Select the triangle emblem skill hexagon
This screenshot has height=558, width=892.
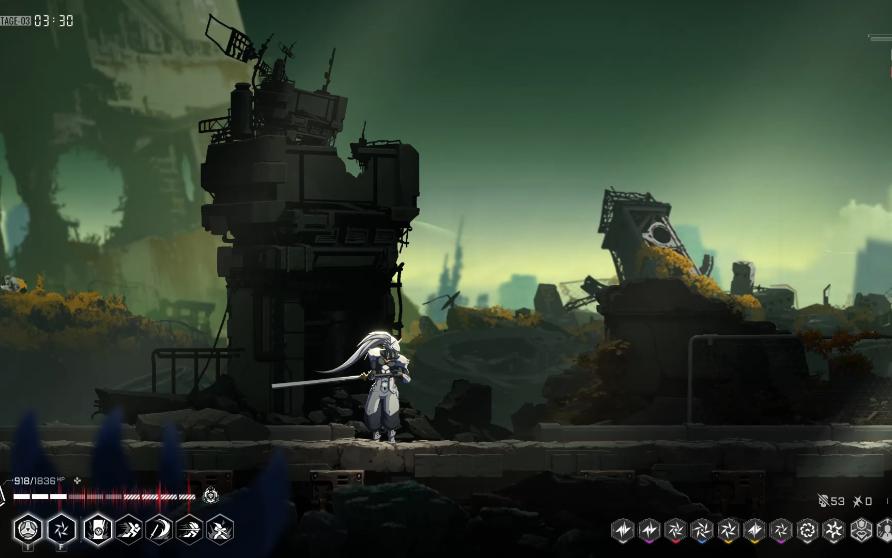point(28,529)
